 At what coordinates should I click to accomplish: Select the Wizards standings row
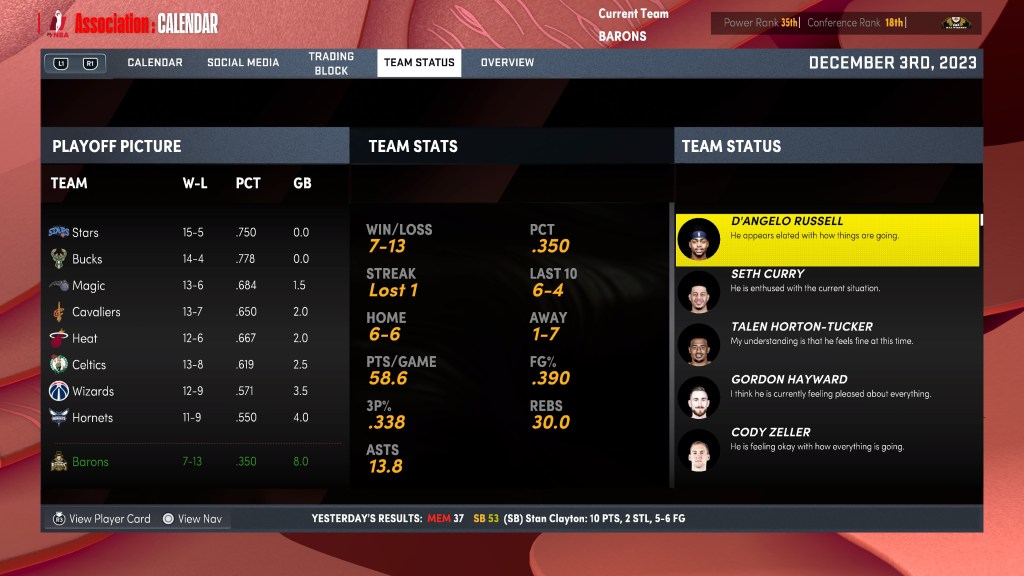190,391
